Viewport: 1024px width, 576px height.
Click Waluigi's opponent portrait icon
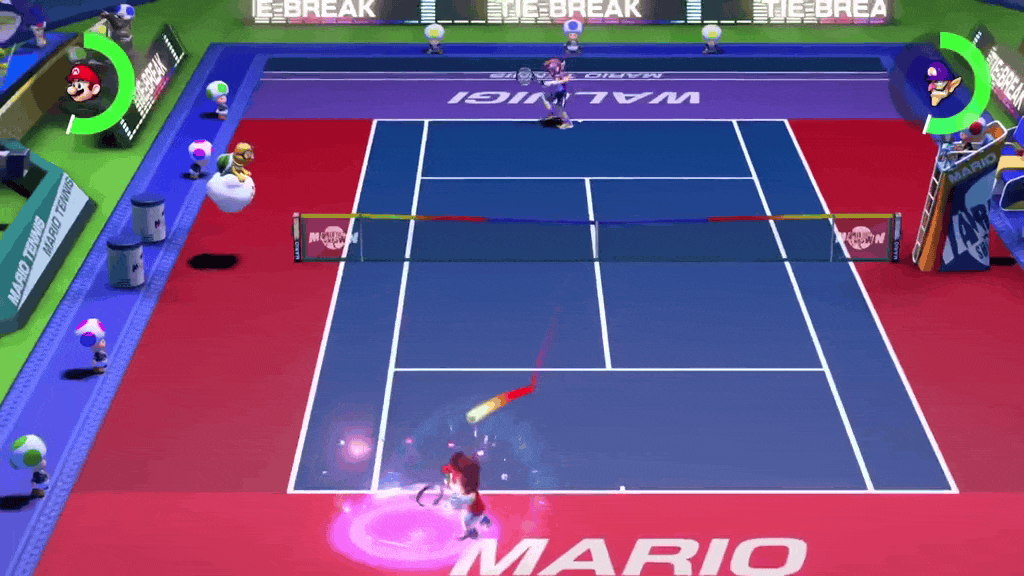tap(940, 82)
